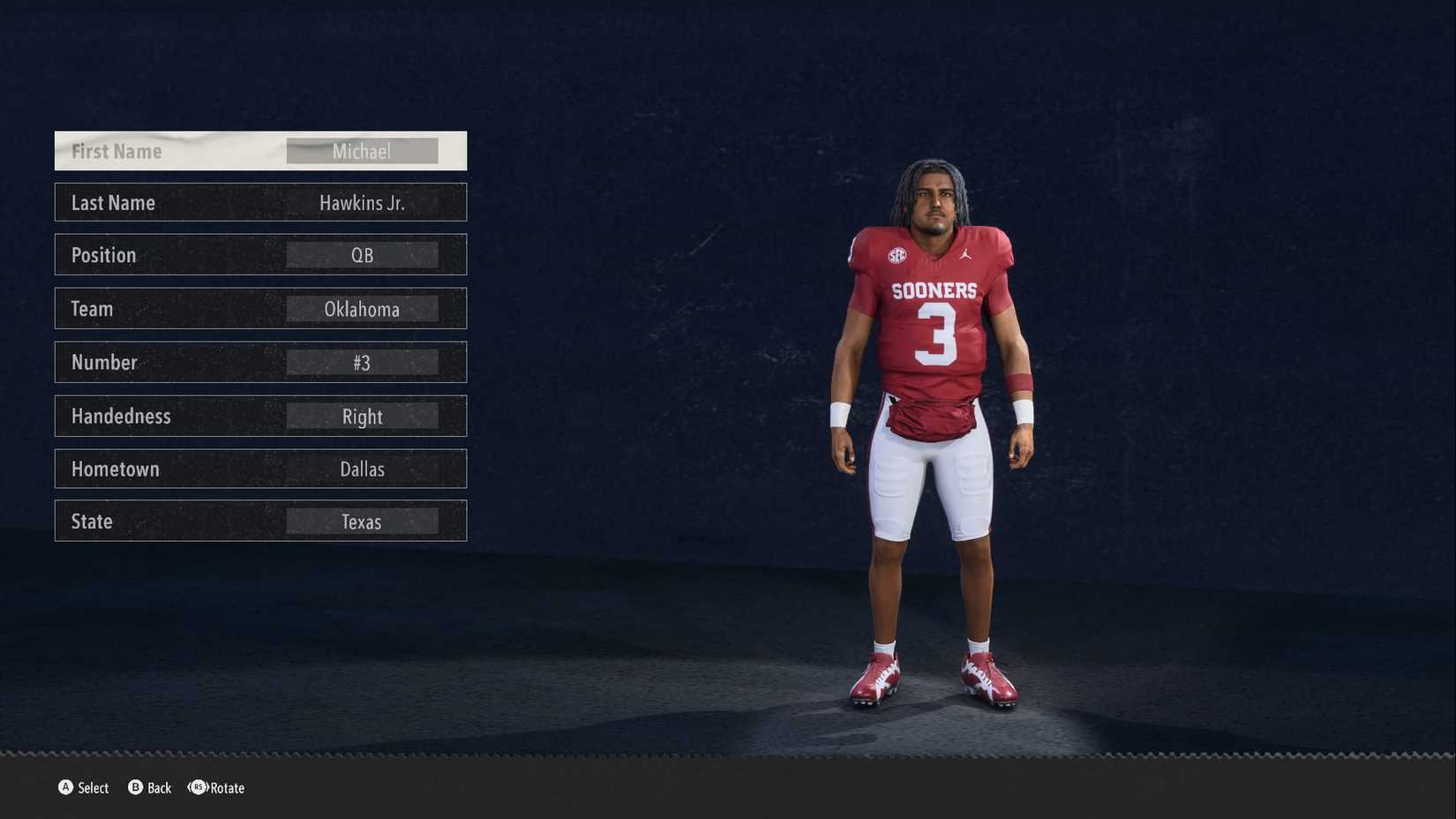Viewport: 1456px width, 819px height.
Task: Click the Back label in bottom bar
Action: (161, 788)
